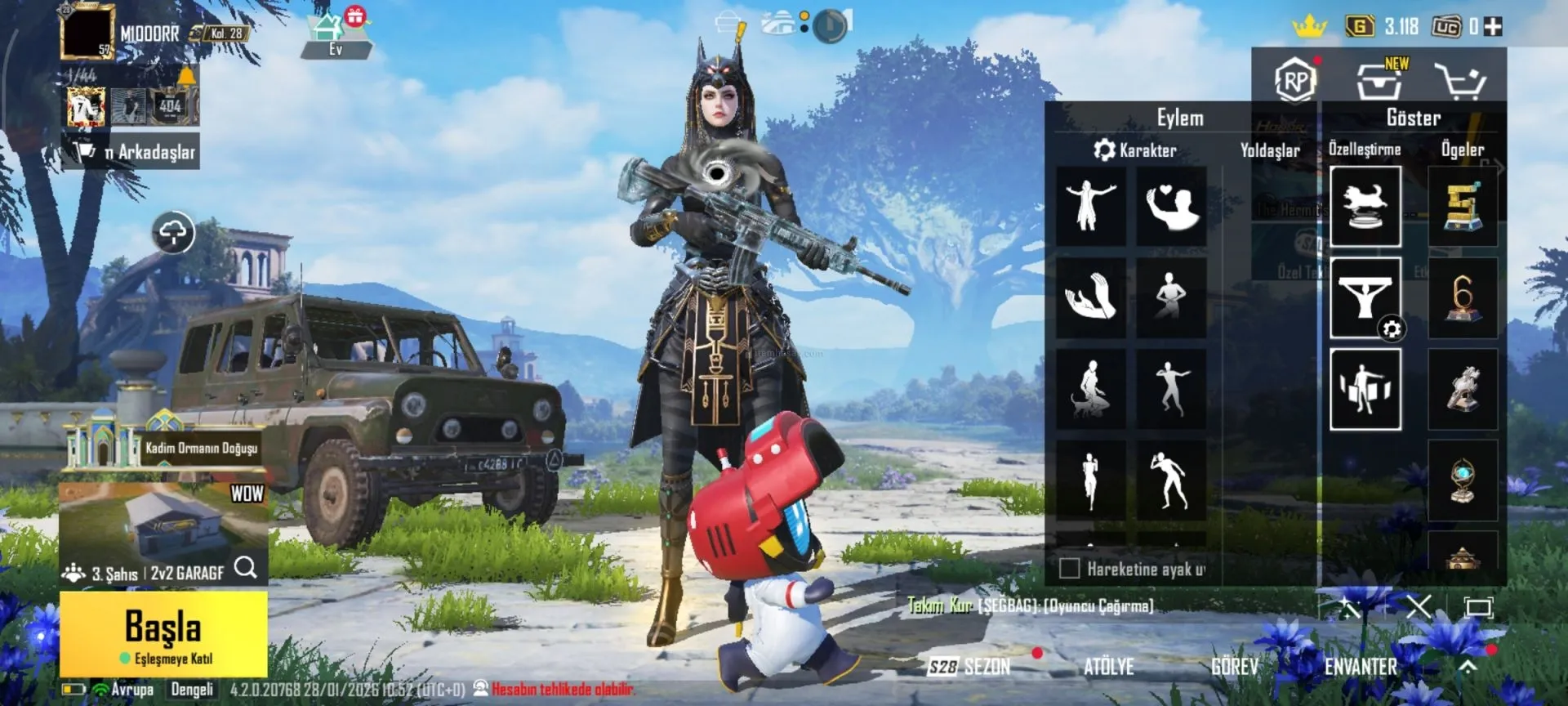Open the RP Royale Pass icon
The image size is (1568, 706).
click(1294, 81)
